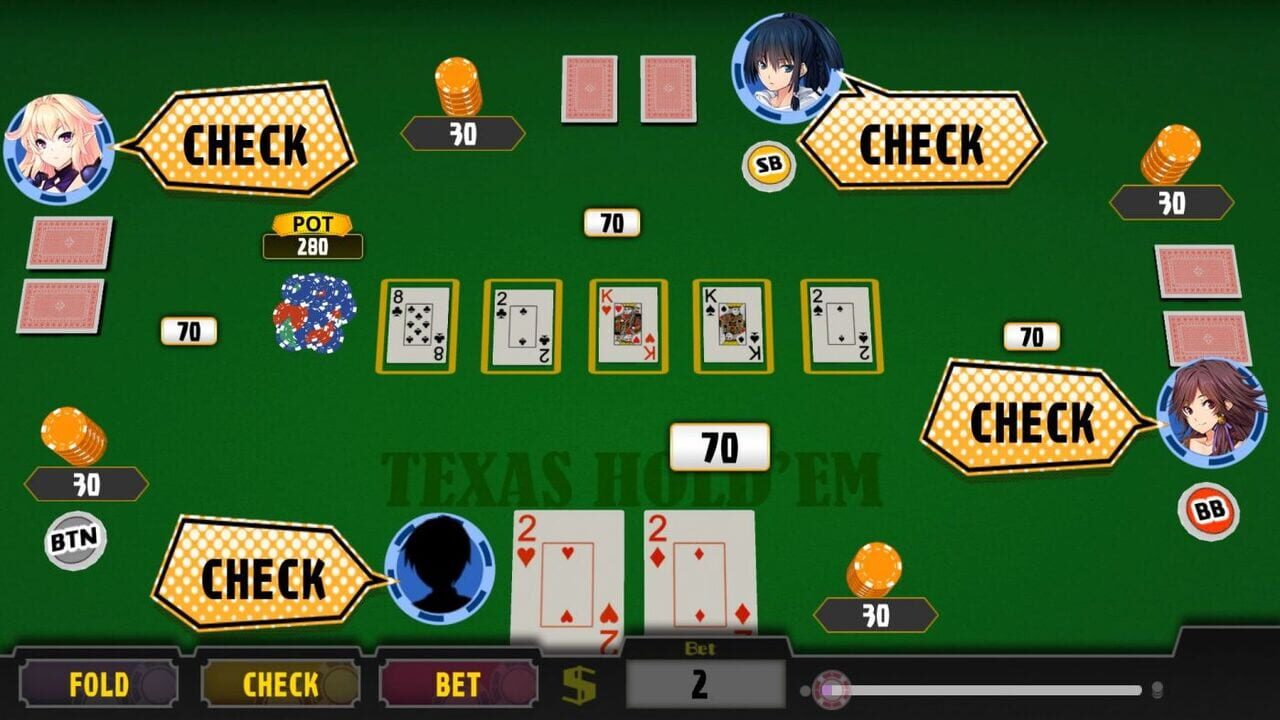Select the POT 280 display
Screen dimensions: 1280x720
[311, 236]
